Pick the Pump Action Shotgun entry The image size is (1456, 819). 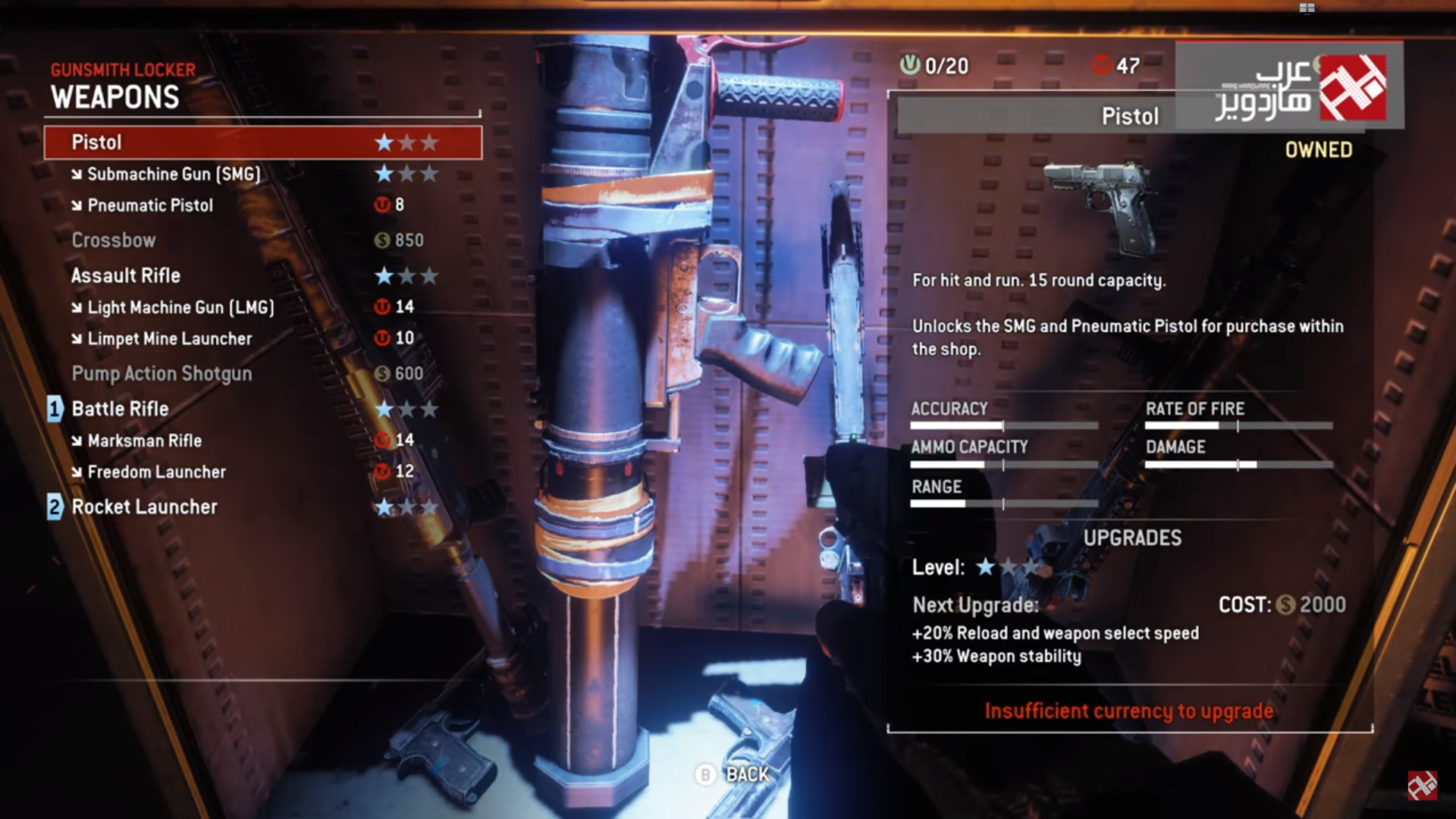click(x=162, y=374)
